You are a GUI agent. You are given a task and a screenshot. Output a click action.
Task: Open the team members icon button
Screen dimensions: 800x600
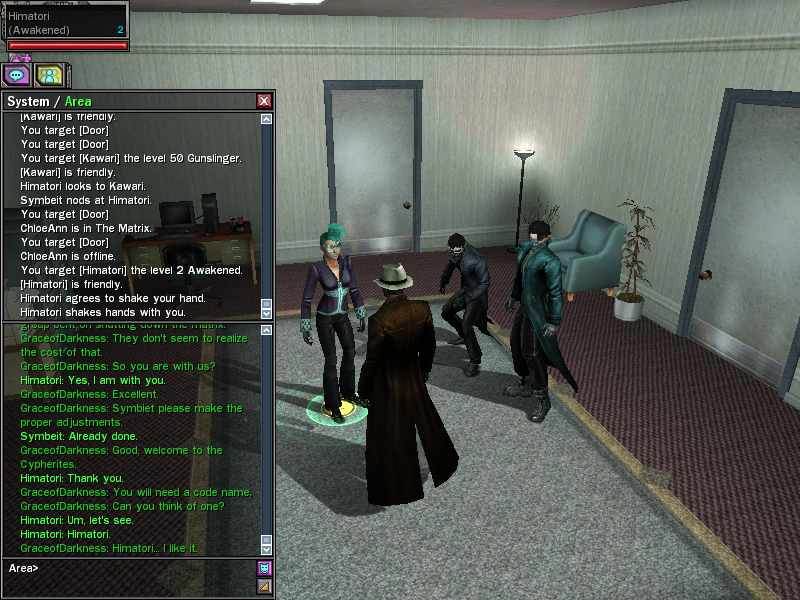(x=48, y=74)
